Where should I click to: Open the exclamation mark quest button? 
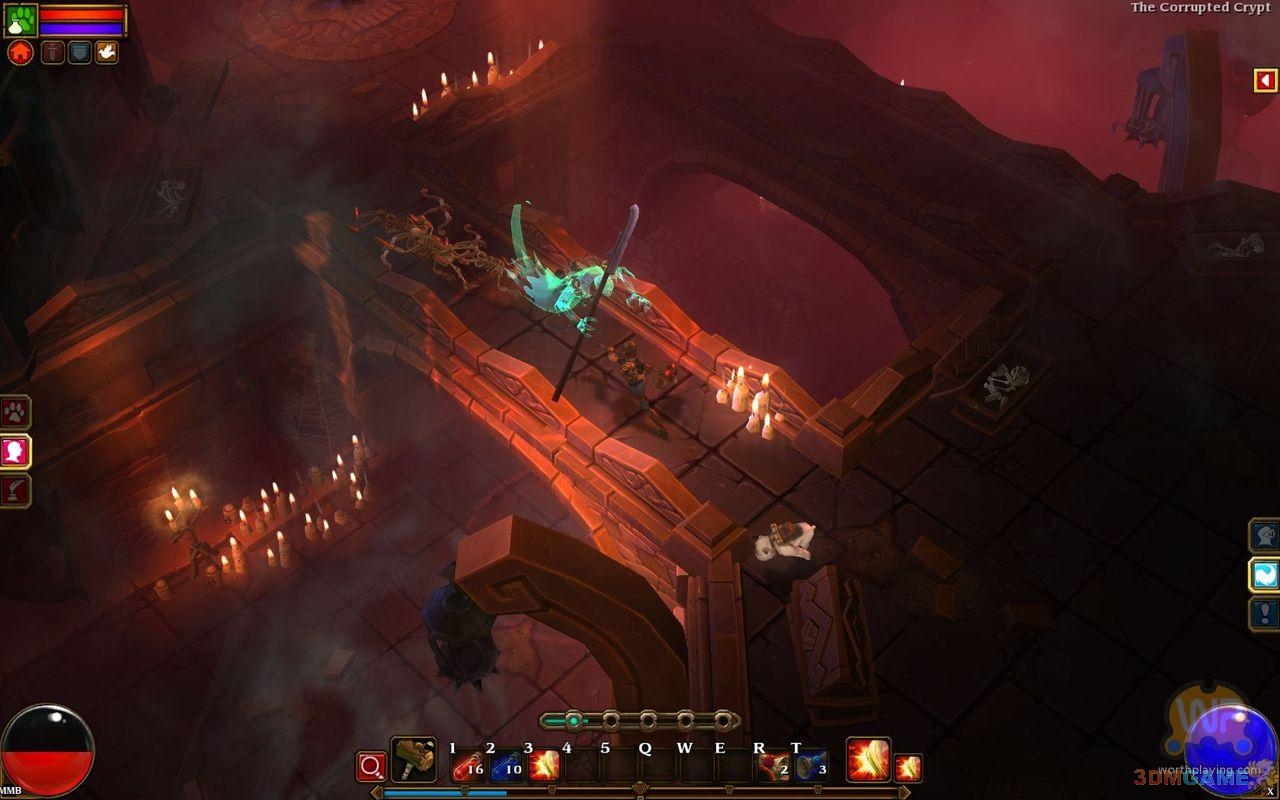point(1265,613)
